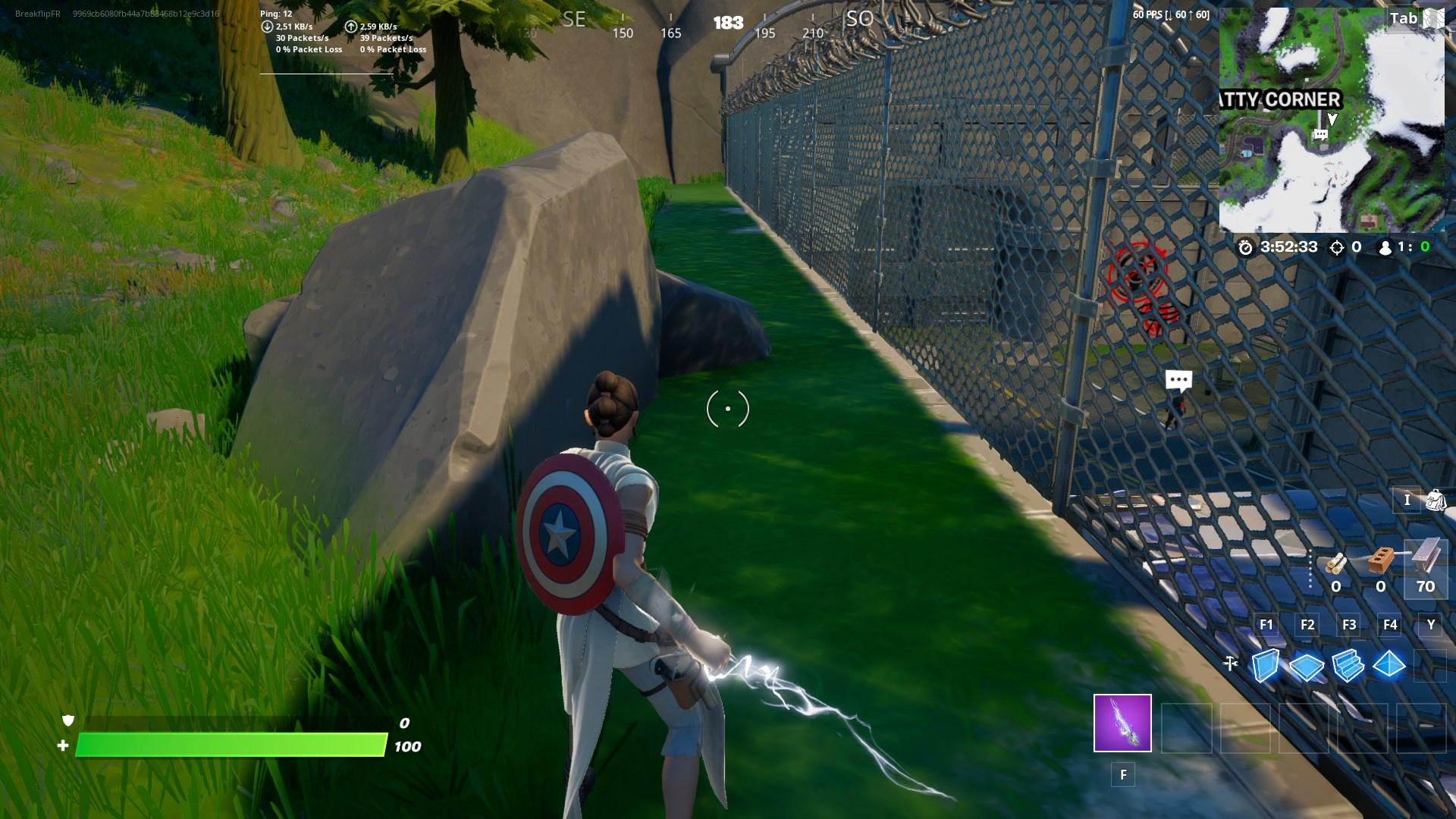
Task: Click the wood resource icon
Action: coord(1336,564)
